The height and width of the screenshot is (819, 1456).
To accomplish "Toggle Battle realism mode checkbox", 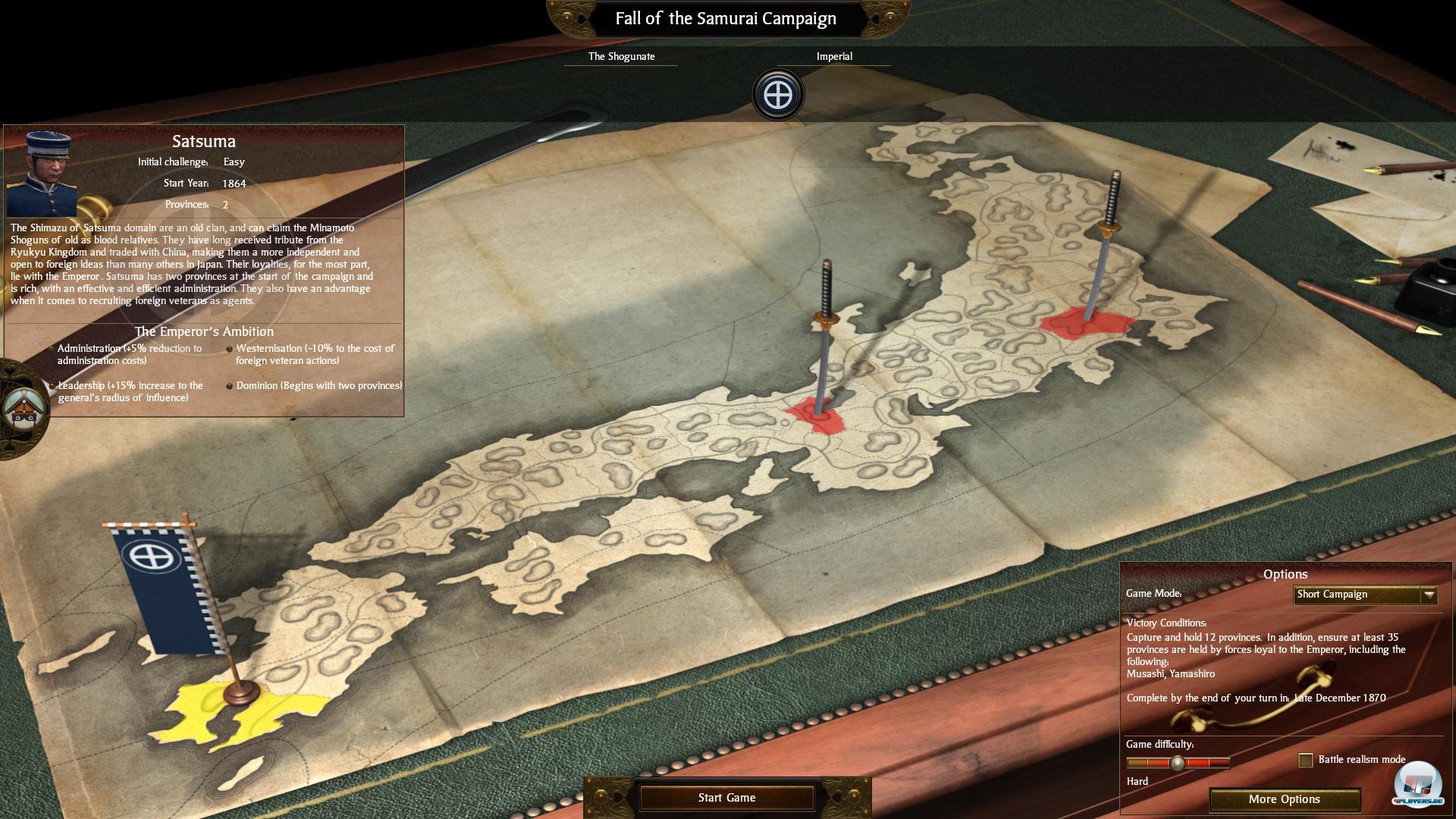I will pos(1306,760).
